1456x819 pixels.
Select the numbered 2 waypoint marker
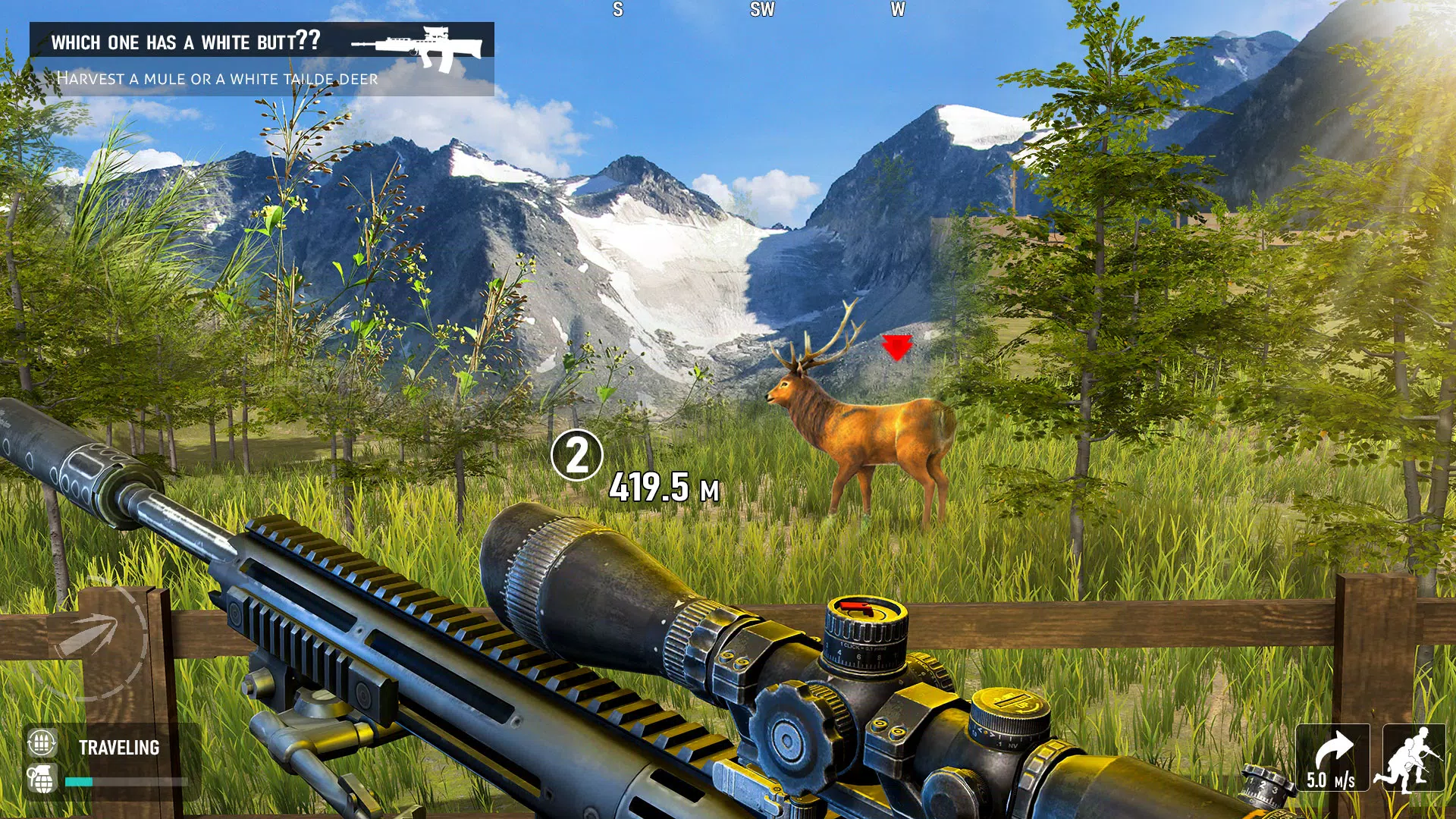[x=576, y=455]
